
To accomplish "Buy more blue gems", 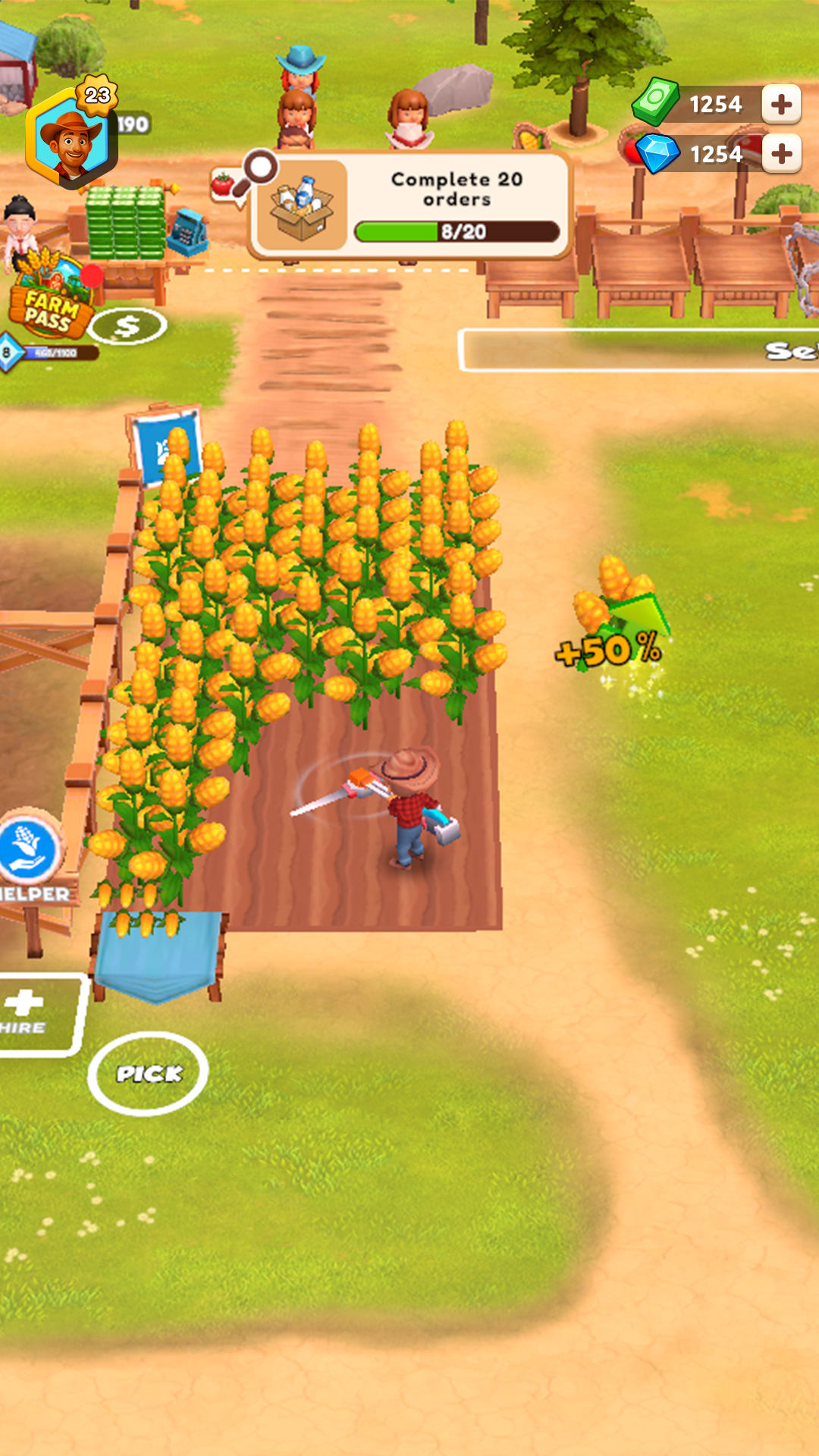I will tap(781, 154).
